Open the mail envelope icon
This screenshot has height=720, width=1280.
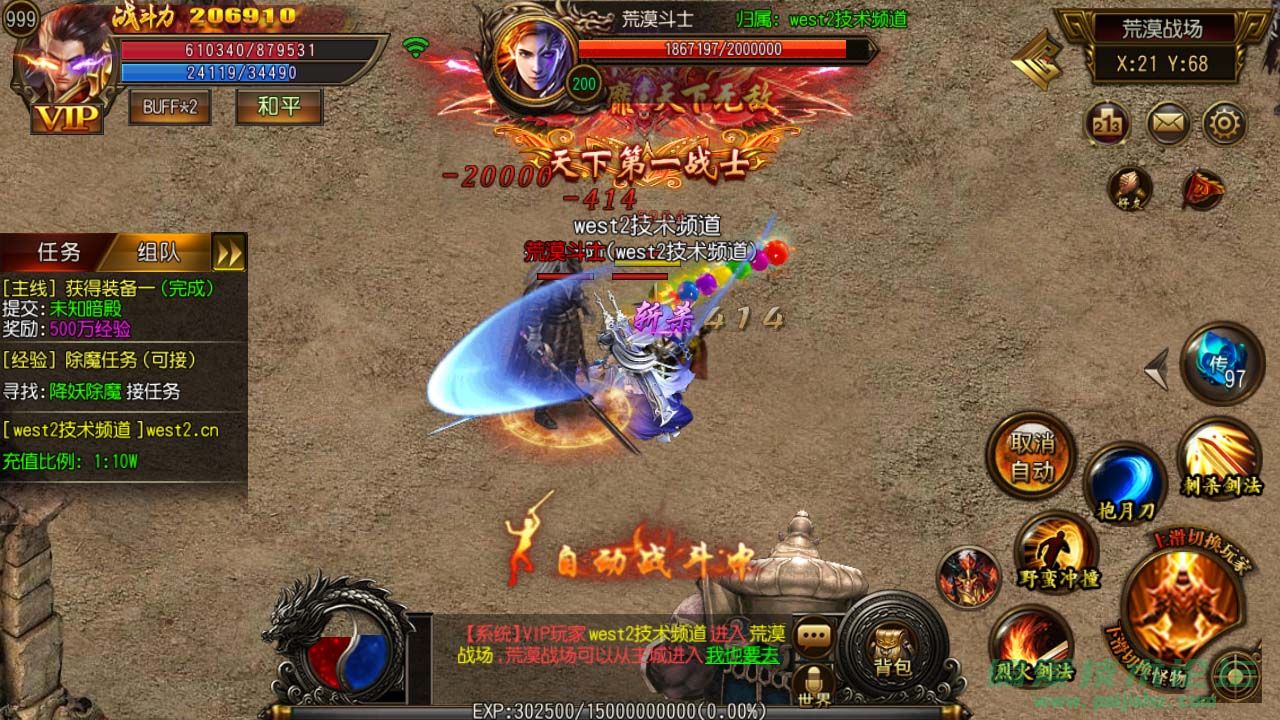pyautogui.click(x=1167, y=125)
